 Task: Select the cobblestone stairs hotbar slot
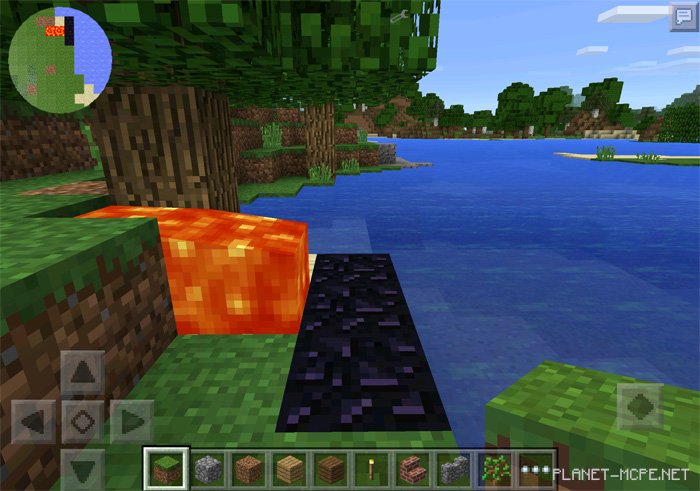pyautogui.click(x=452, y=467)
